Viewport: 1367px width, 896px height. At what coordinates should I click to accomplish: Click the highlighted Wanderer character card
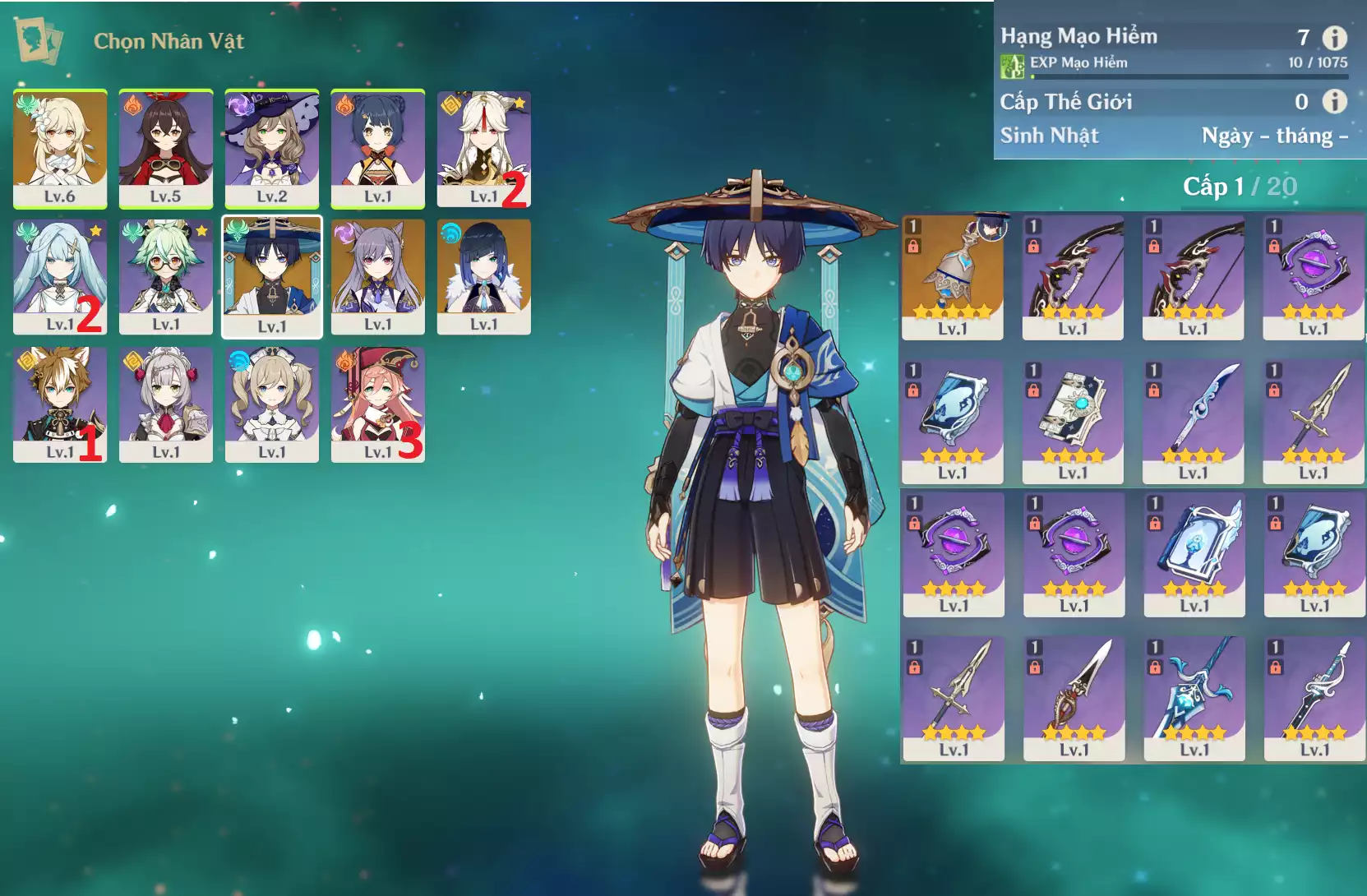click(271, 277)
